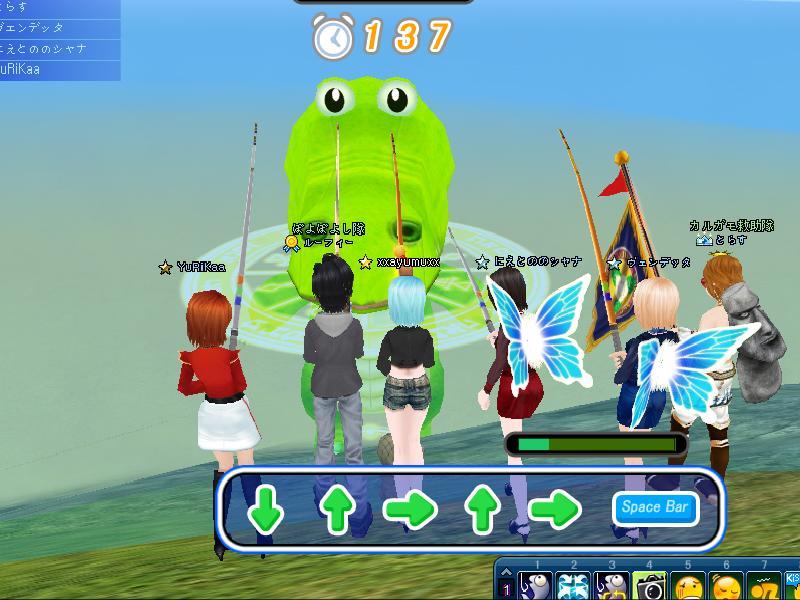Activate the fish and hook skill in slot 1

tap(534, 585)
